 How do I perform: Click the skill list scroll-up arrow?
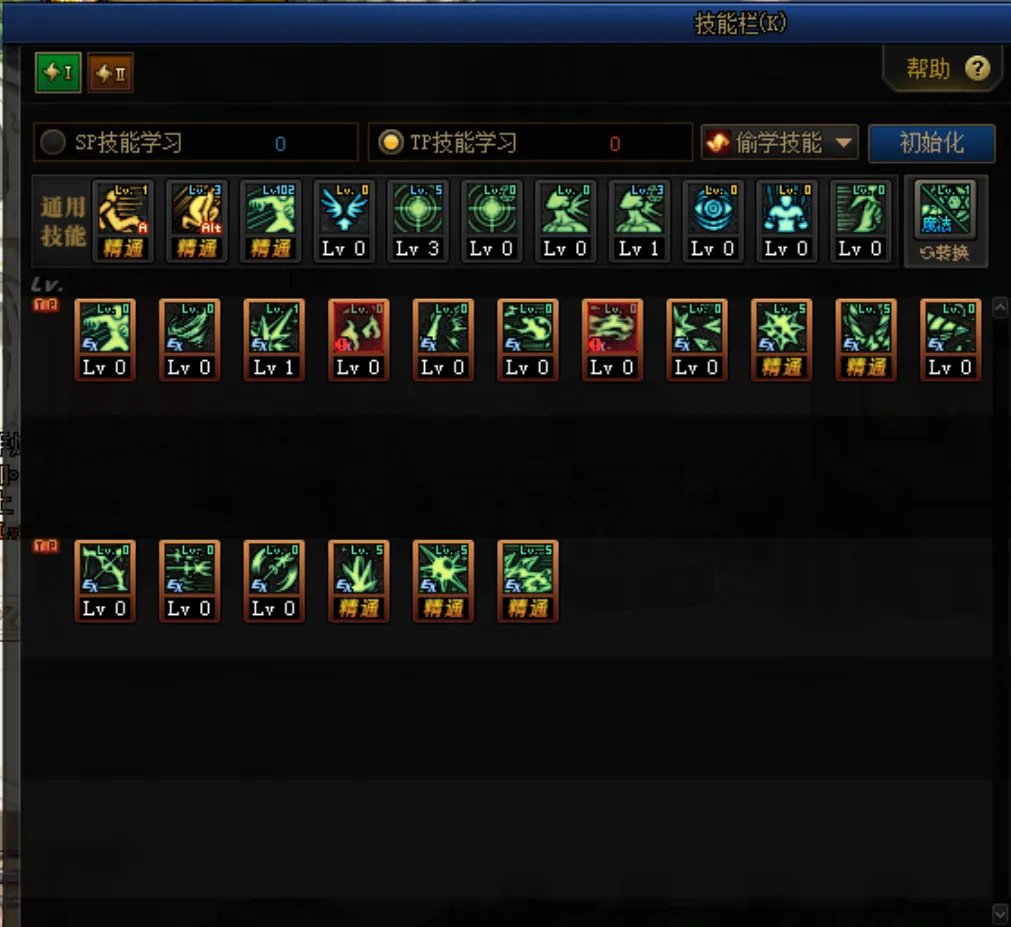pyautogui.click(x=999, y=309)
